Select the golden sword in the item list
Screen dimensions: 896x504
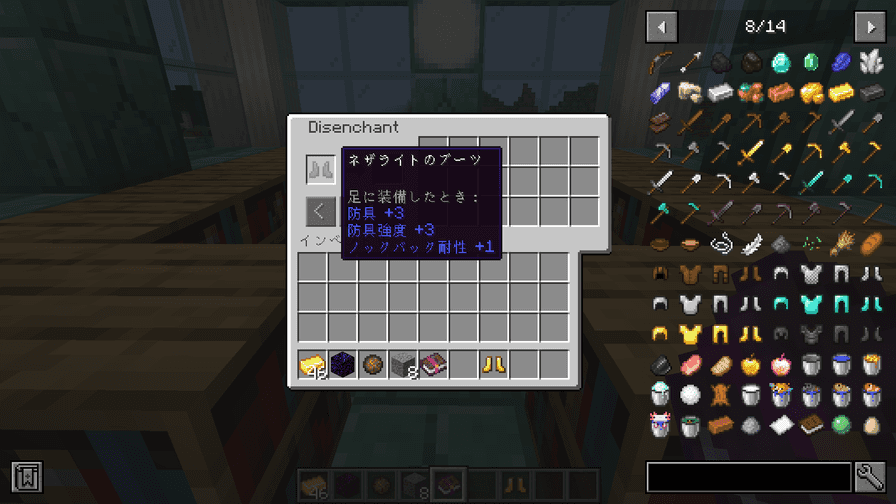pos(750,153)
